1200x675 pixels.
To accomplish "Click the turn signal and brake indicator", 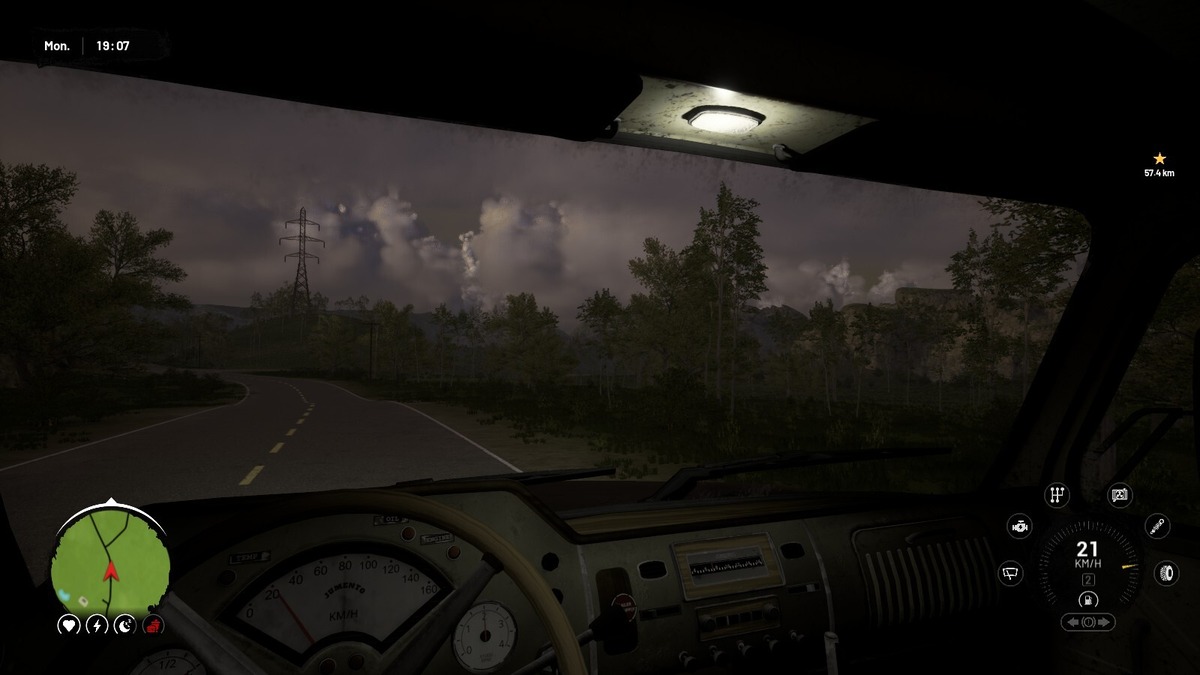I will tap(1088, 622).
